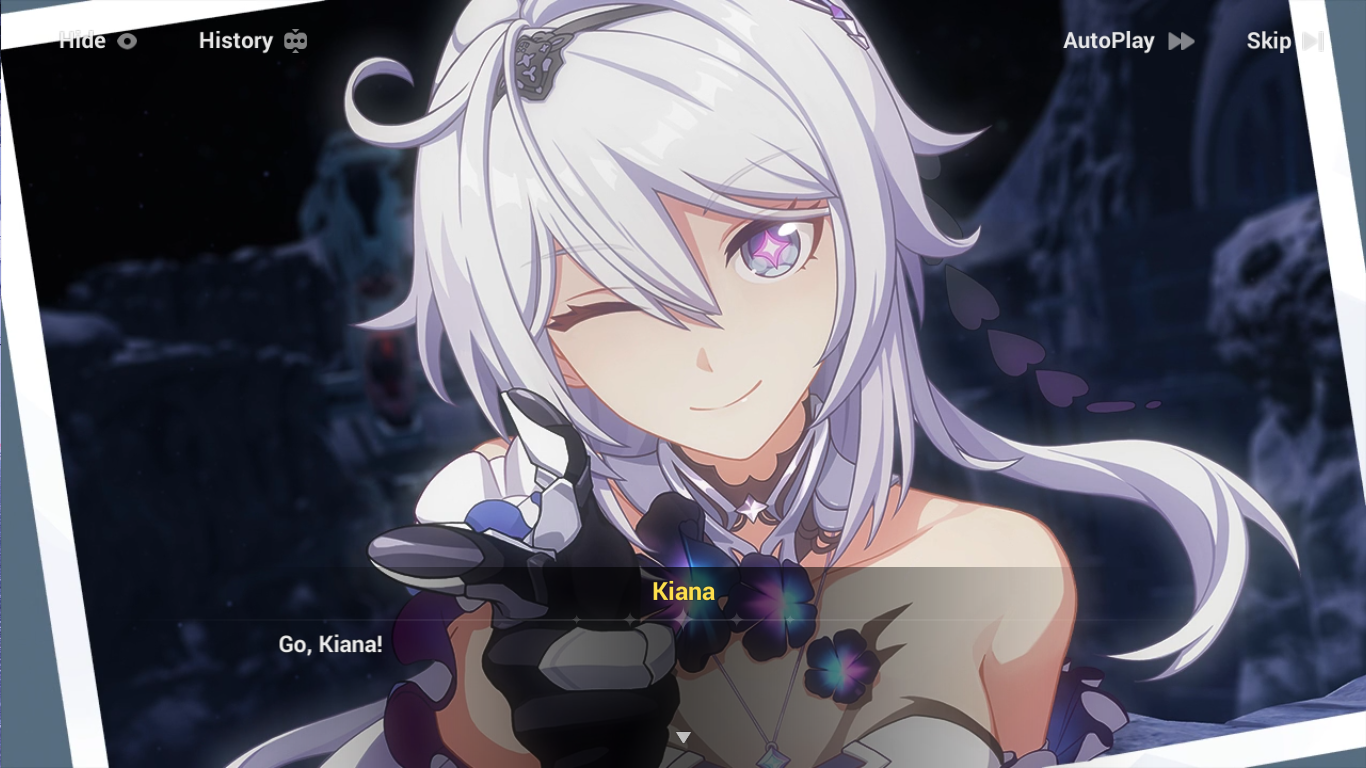Enable auto-advance of dialogue
Screen dimensions: 1366x768
click(x=1128, y=41)
